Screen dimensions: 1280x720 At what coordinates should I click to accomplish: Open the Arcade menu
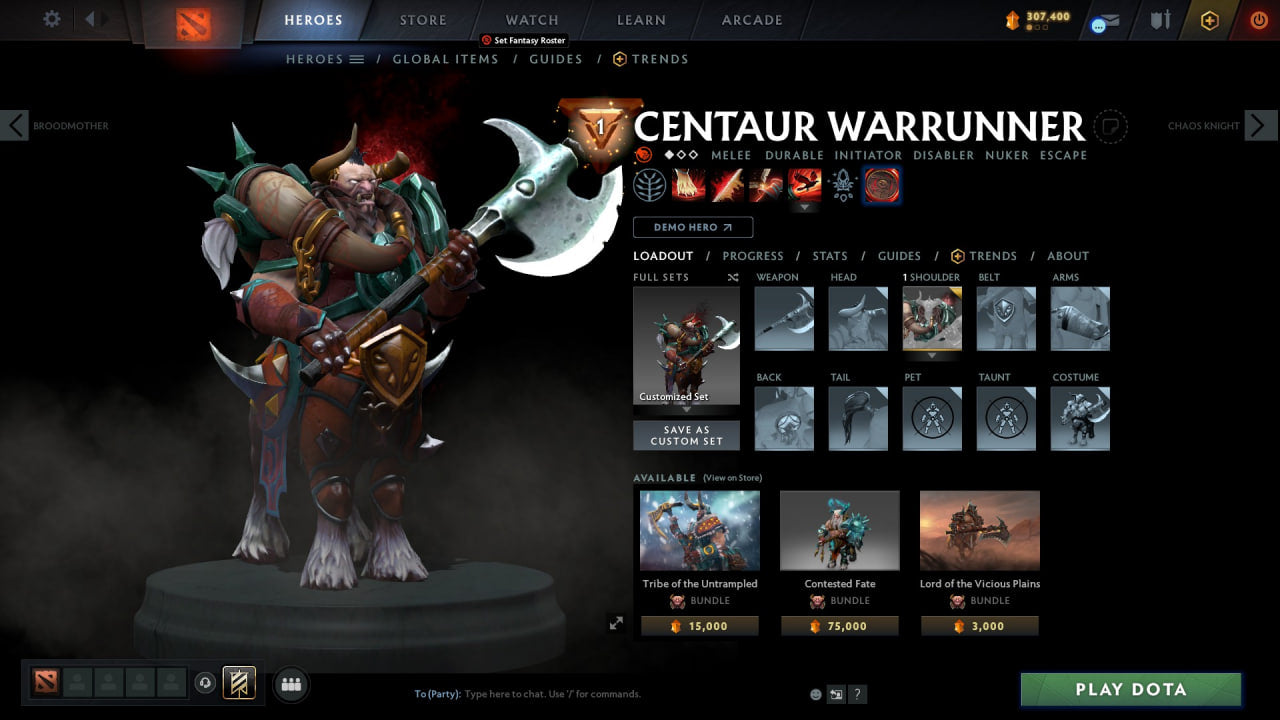tap(751, 19)
